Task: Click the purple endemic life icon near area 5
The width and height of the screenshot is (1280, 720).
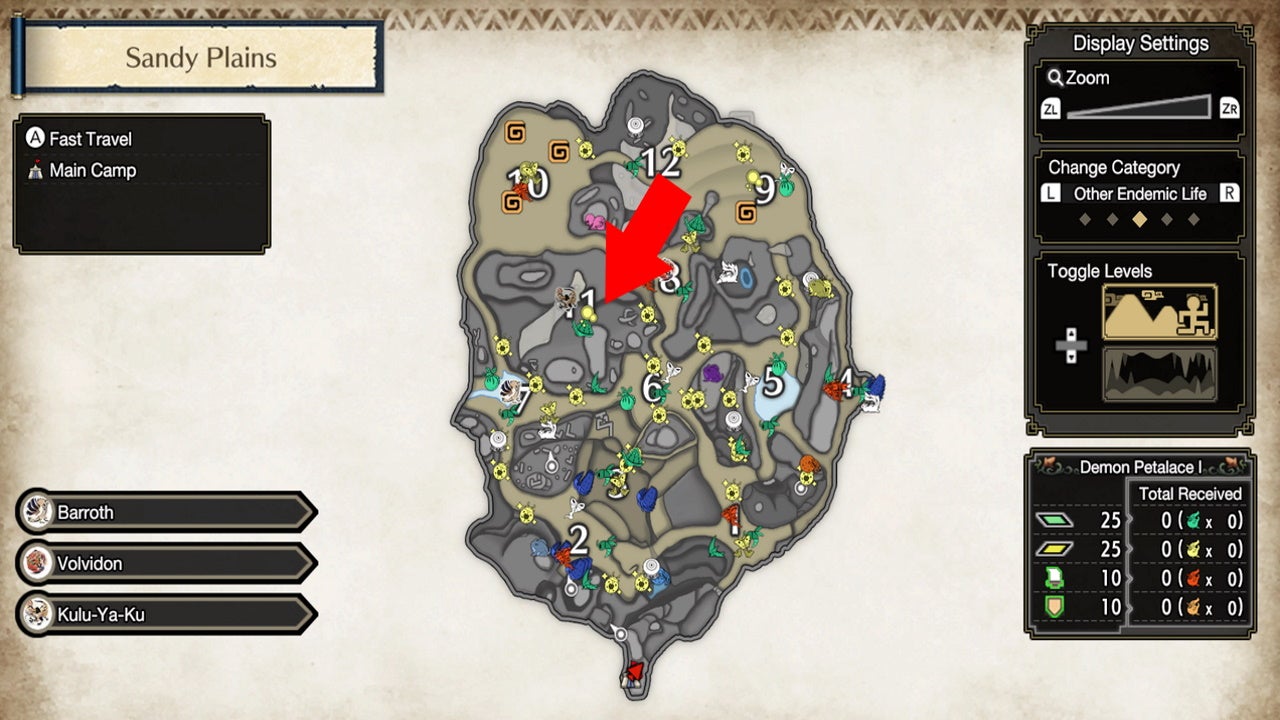Action: (712, 373)
